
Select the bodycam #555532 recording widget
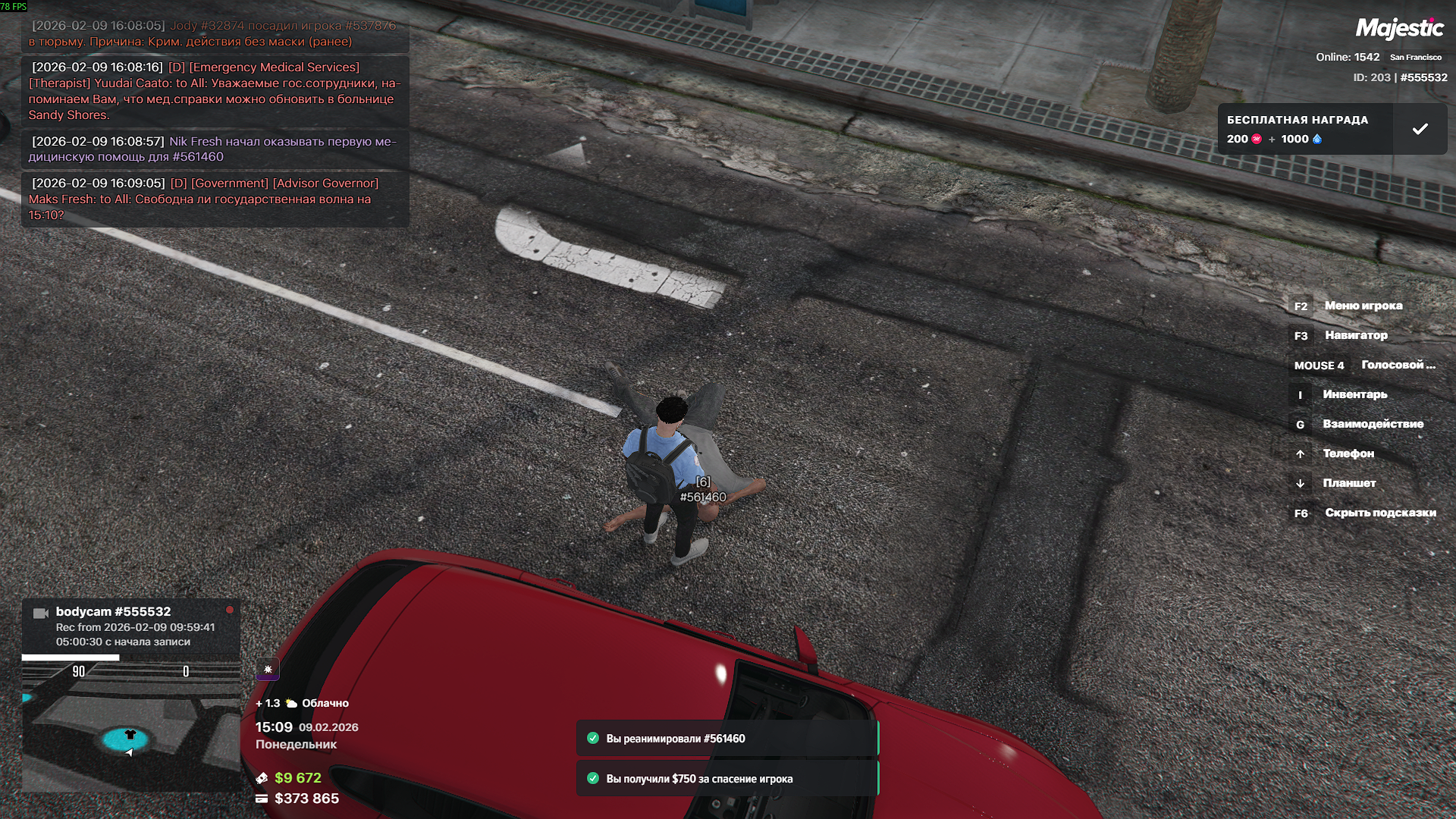click(x=130, y=626)
